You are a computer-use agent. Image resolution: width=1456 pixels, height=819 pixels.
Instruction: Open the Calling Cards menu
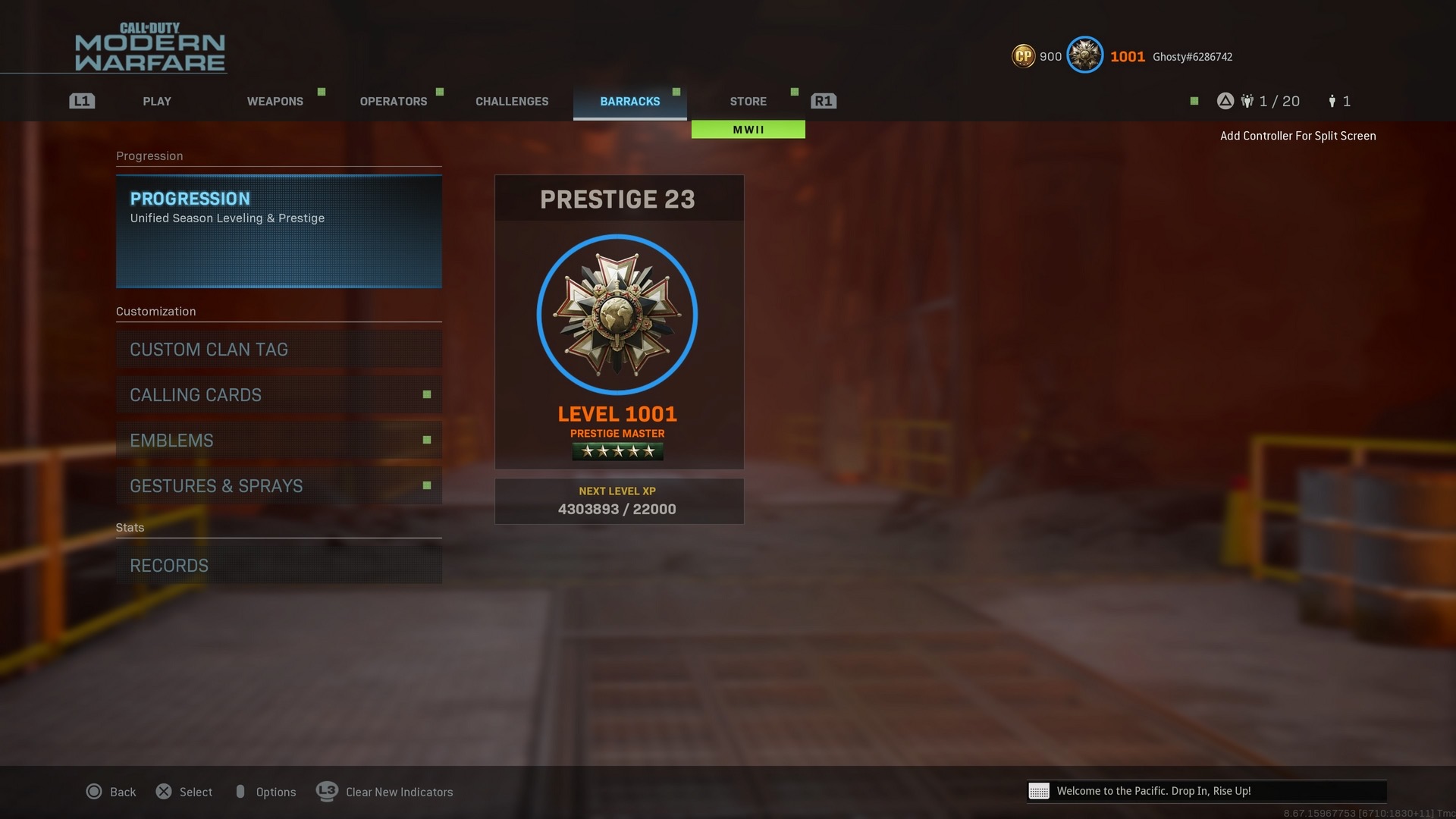278,395
